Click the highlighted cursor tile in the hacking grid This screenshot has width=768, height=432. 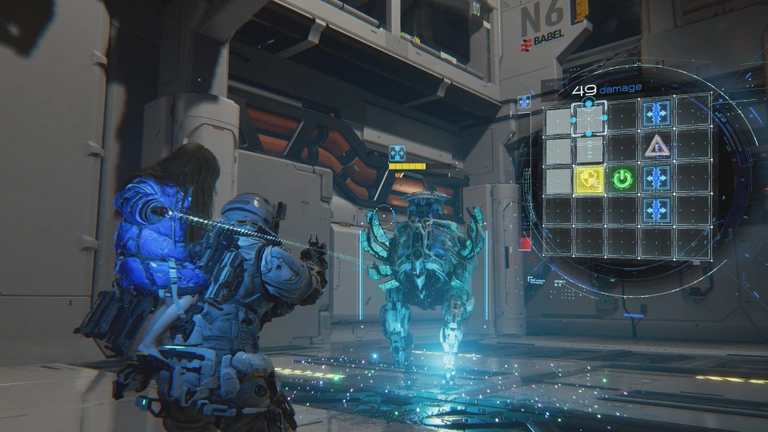[589, 120]
